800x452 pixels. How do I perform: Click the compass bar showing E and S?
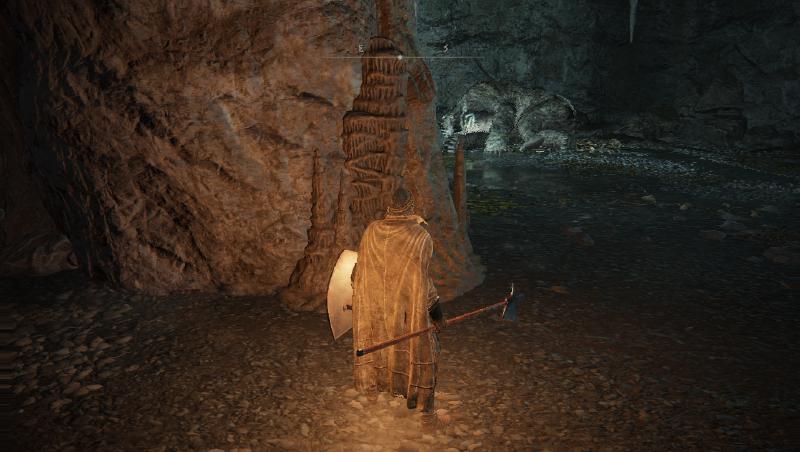(x=401, y=54)
